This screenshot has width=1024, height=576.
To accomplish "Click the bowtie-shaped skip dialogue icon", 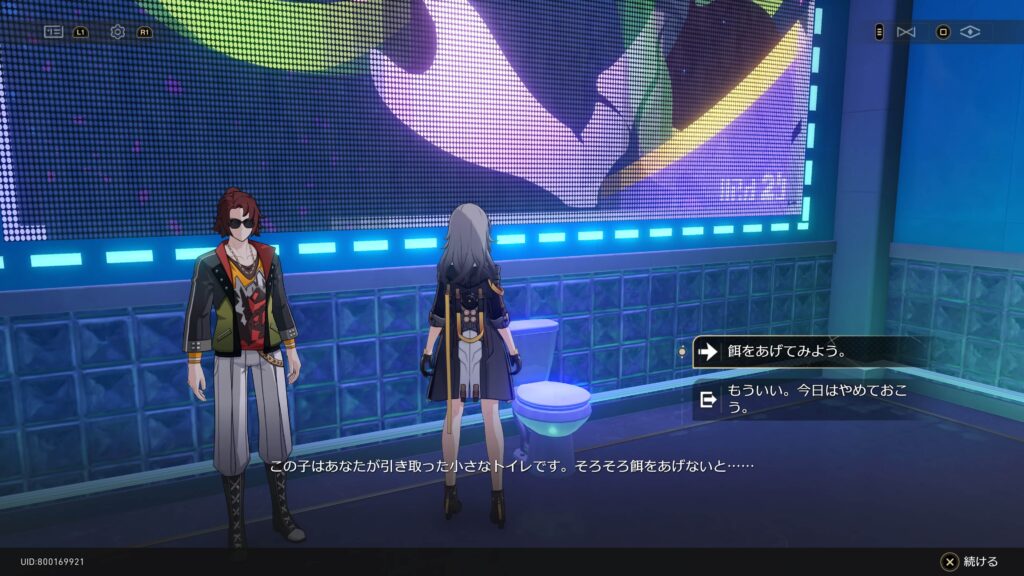I will tap(906, 32).
